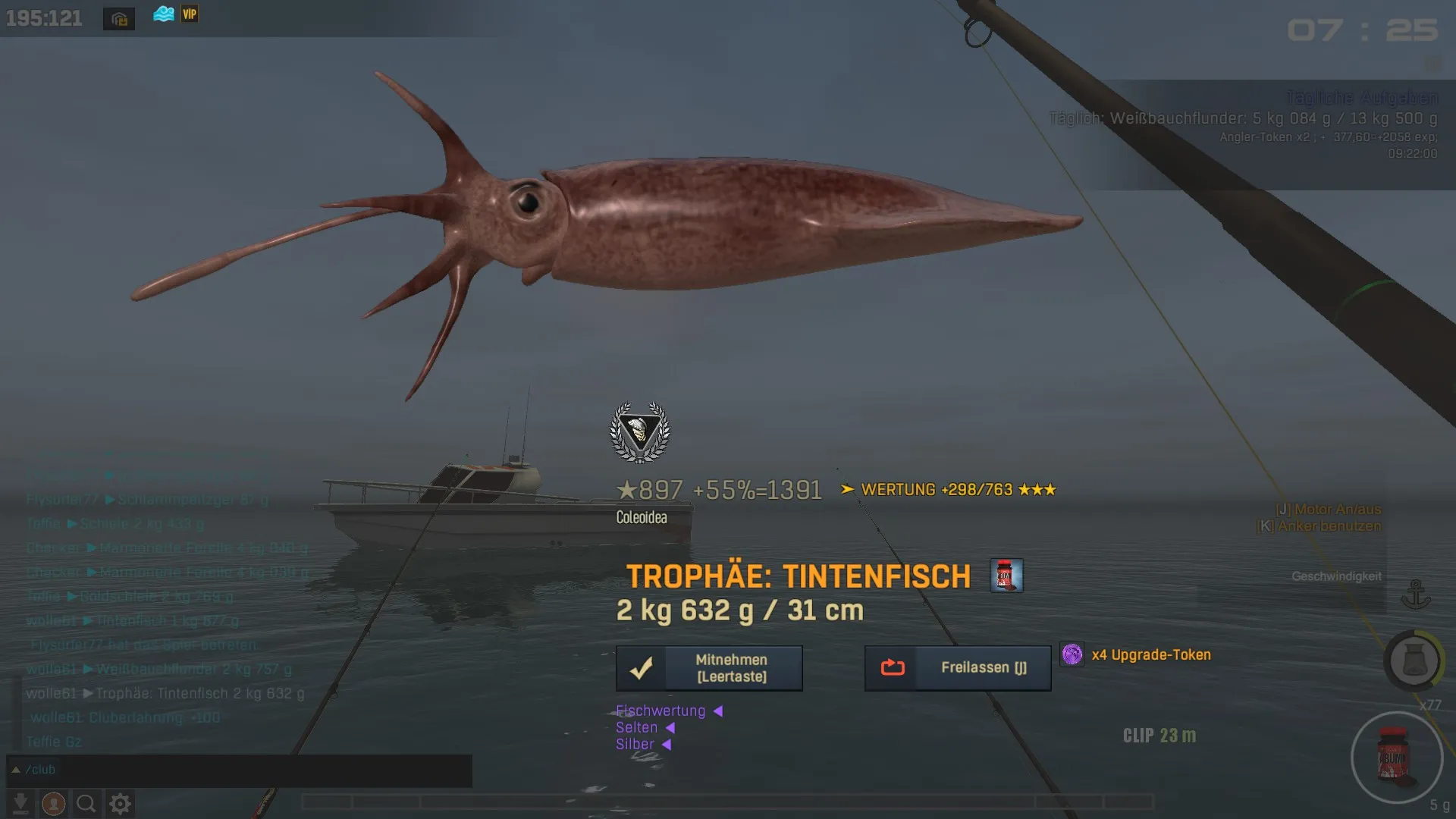The height and width of the screenshot is (819, 1456).
Task: Open the gear settings icon
Action: [121, 803]
